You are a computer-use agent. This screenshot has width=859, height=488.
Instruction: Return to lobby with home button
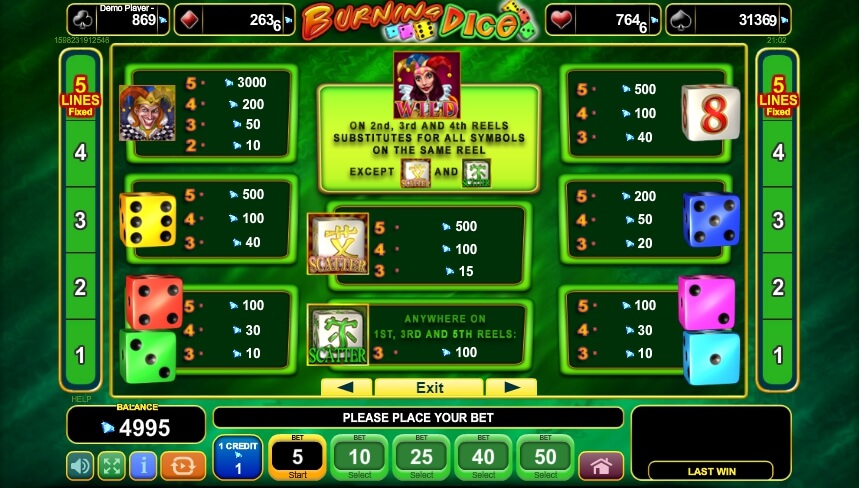(601, 465)
